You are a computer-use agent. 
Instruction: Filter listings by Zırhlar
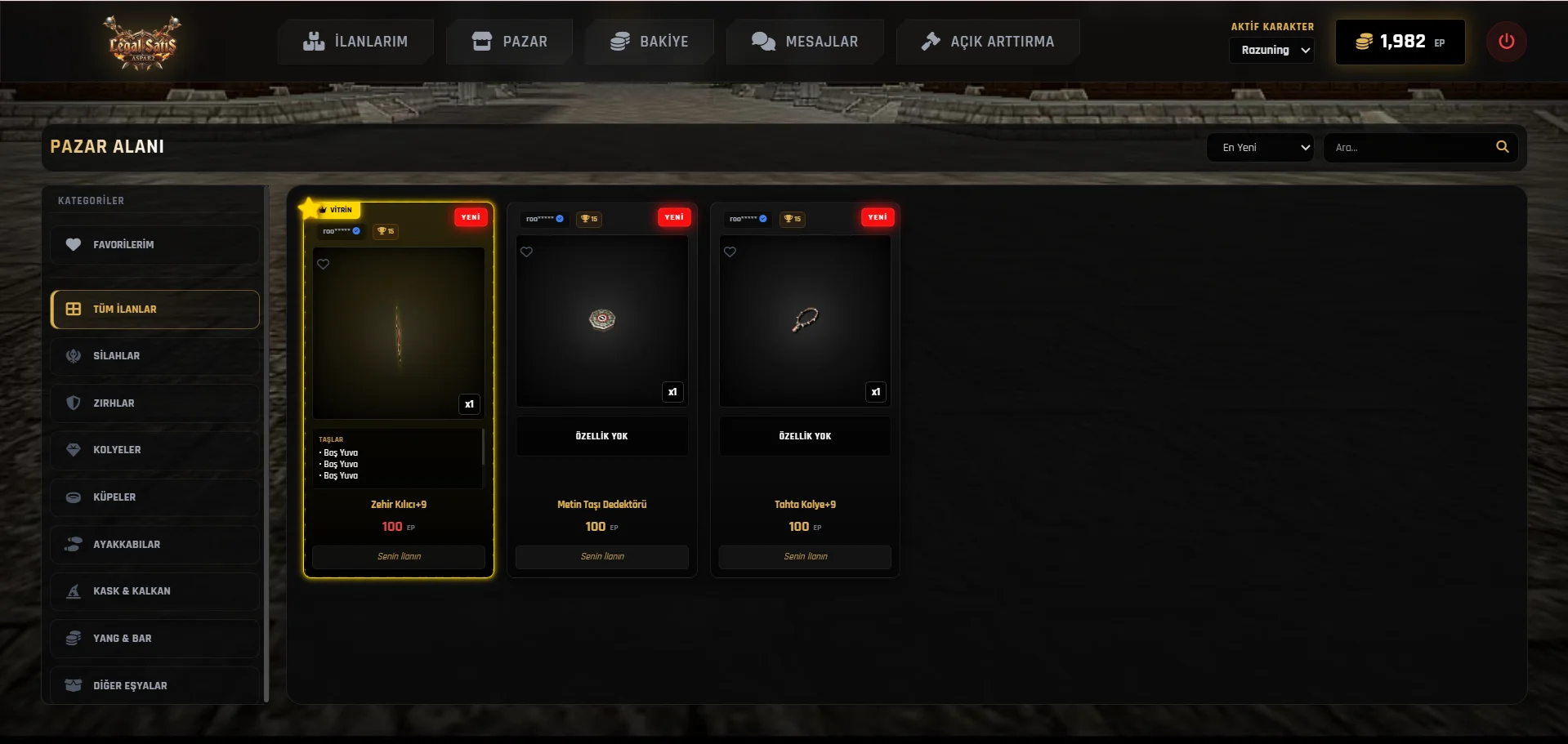(154, 403)
